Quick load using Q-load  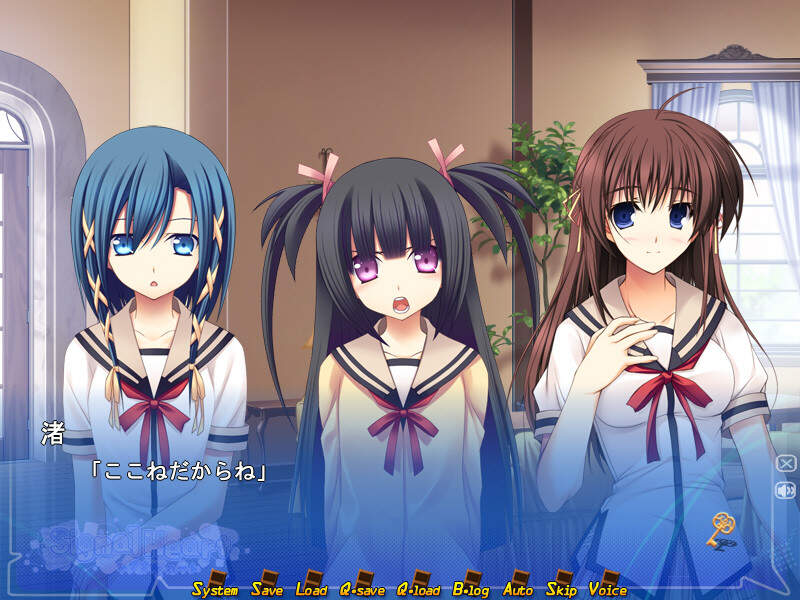pyautogui.click(x=419, y=588)
